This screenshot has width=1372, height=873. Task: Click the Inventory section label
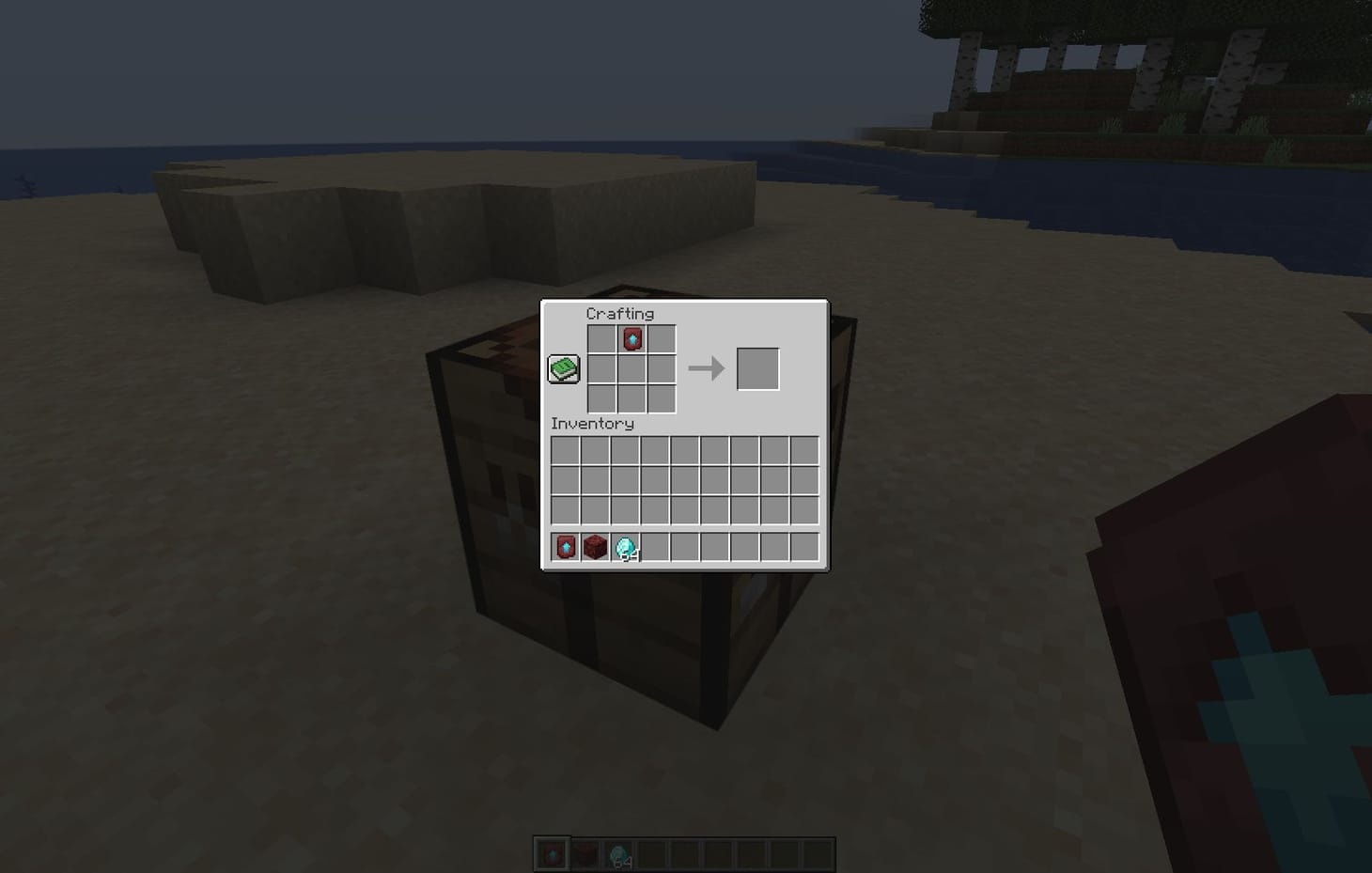pyautogui.click(x=592, y=424)
